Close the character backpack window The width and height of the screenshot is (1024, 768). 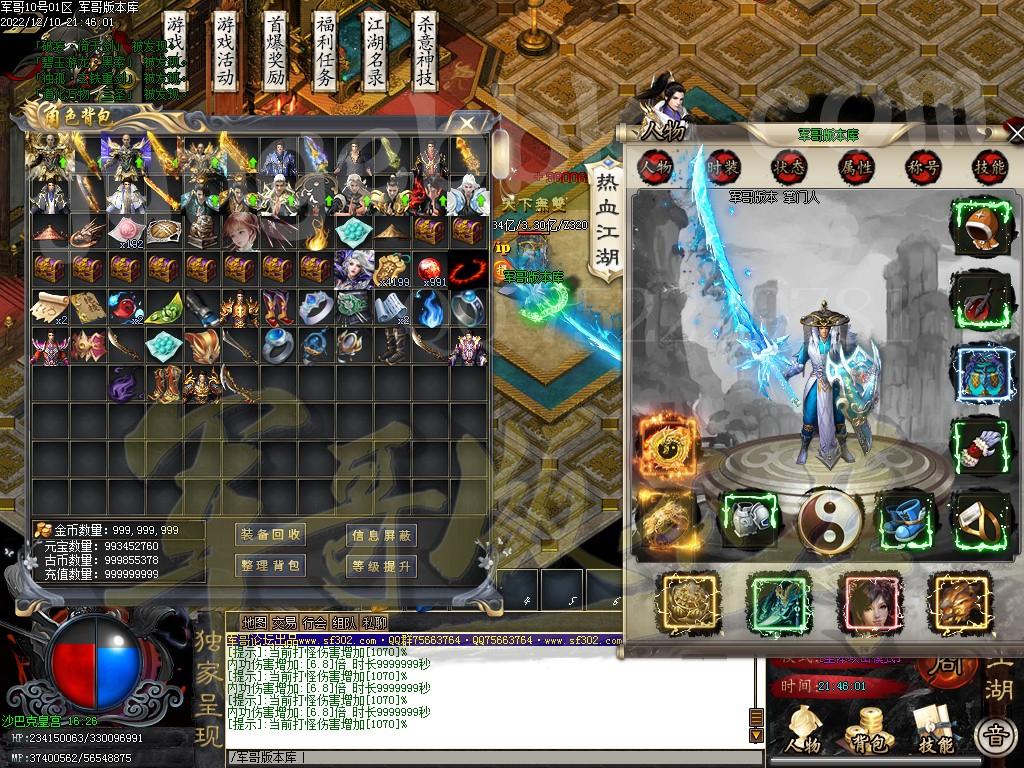pos(467,122)
